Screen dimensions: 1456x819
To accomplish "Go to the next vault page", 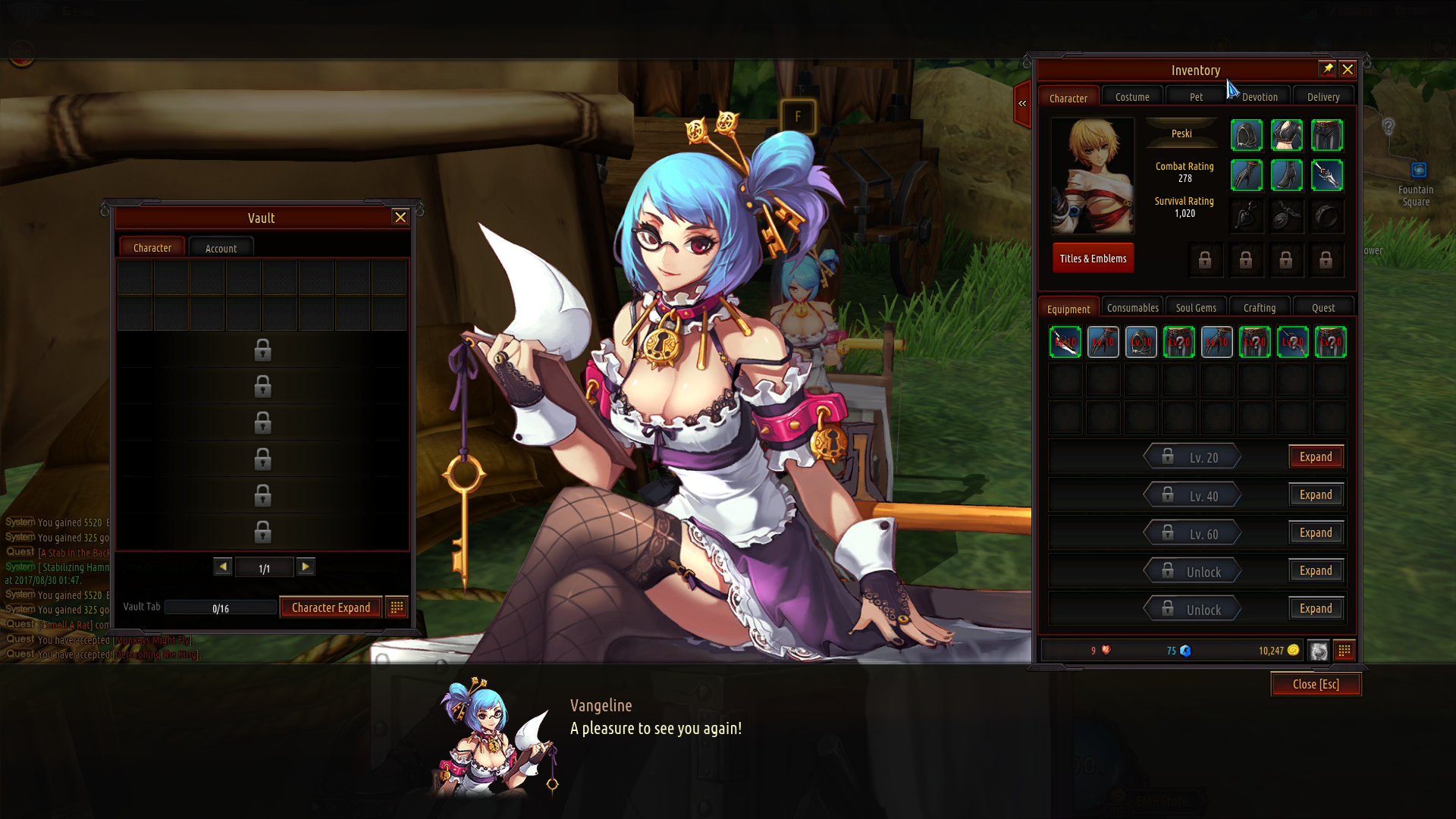I will (x=306, y=566).
